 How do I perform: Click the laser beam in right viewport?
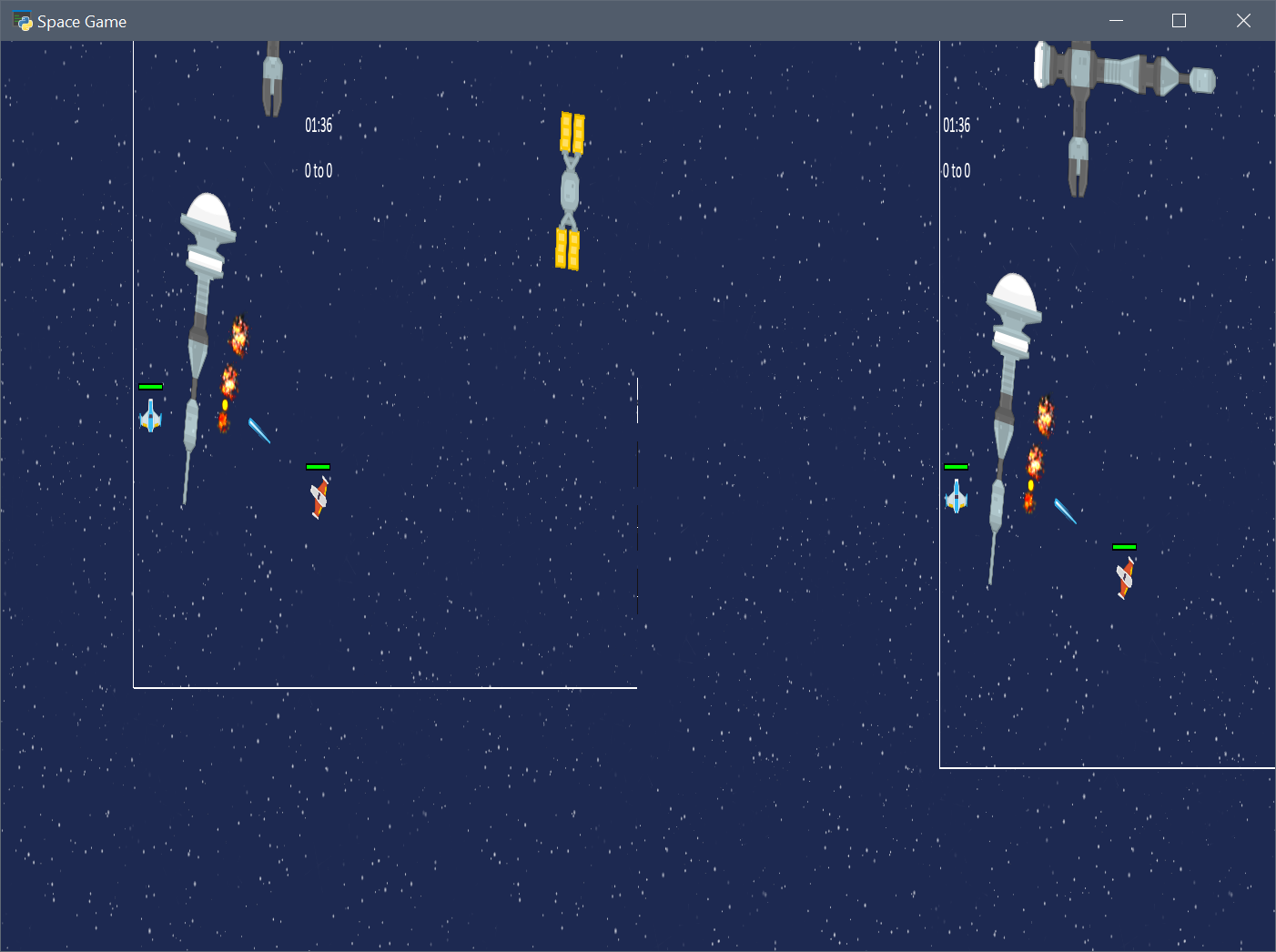[x=1063, y=510]
